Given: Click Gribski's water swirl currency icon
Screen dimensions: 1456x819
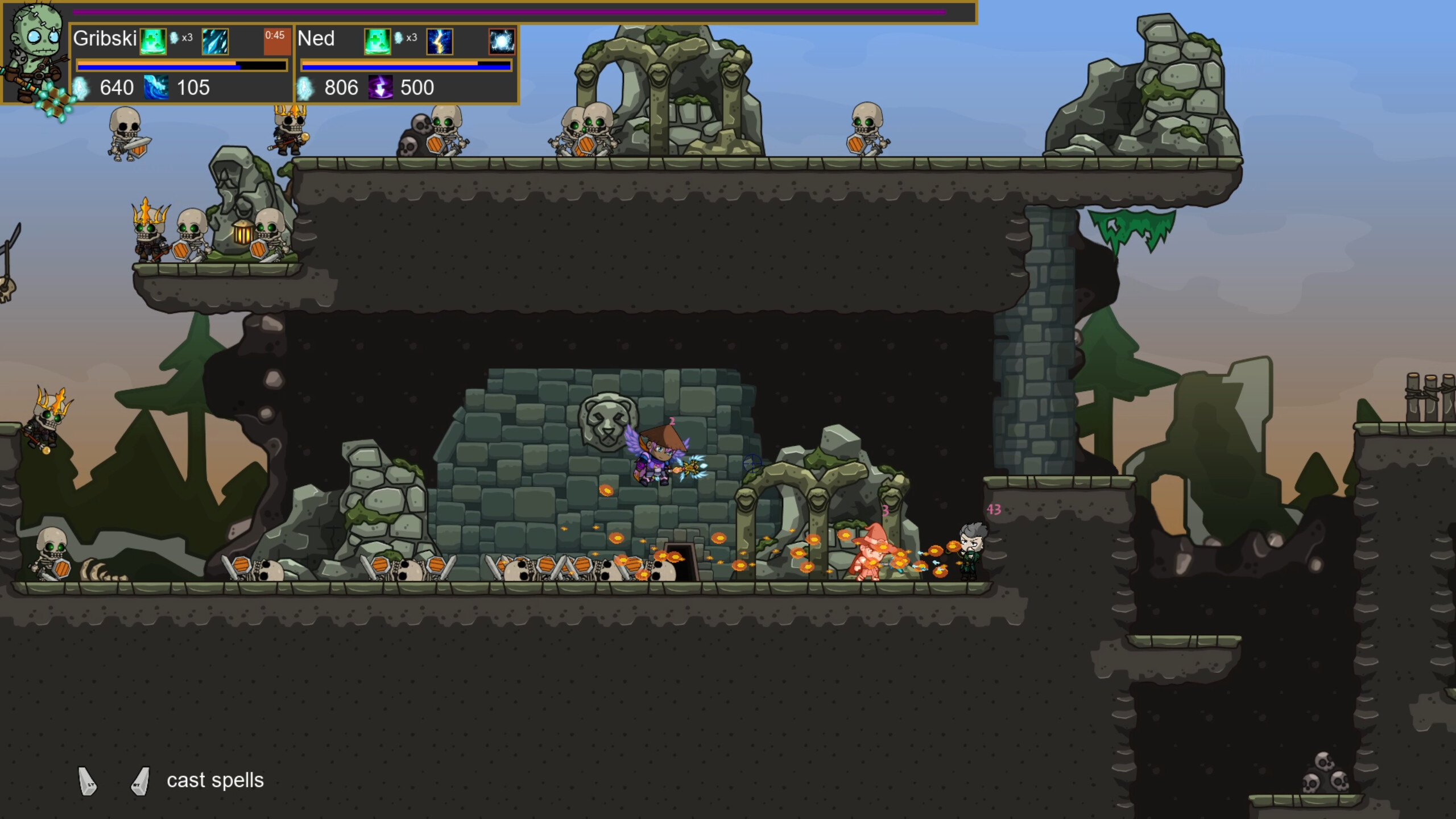Looking at the screenshot, I should click(156, 87).
